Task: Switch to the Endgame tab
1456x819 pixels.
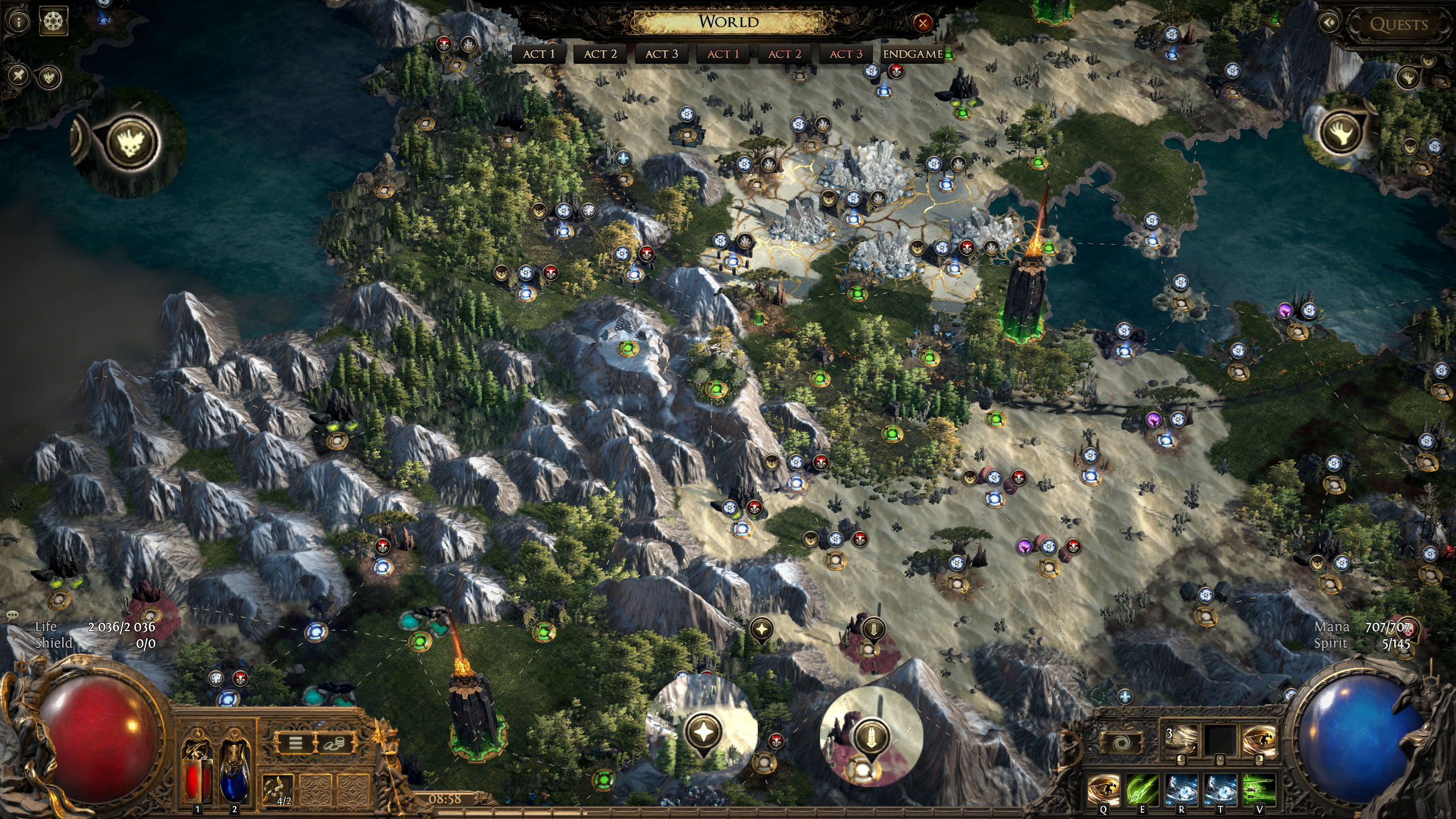Action: [913, 54]
